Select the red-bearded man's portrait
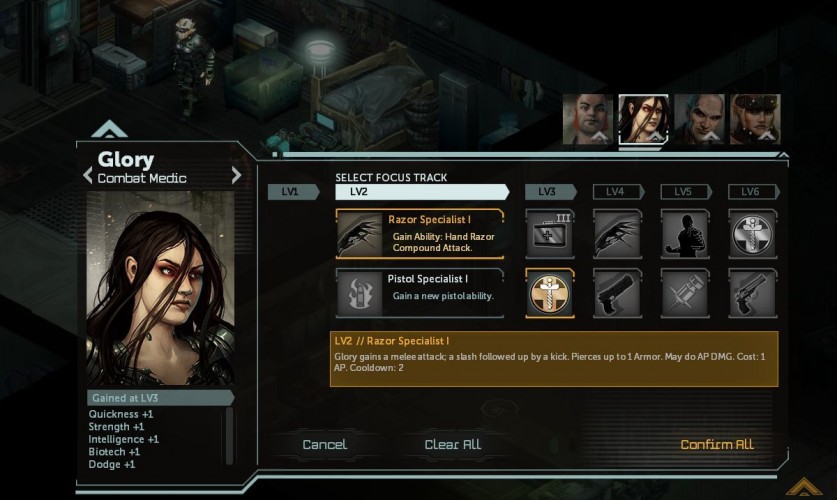The image size is (837, 500). pyautogui.click(x=587, y=119)
